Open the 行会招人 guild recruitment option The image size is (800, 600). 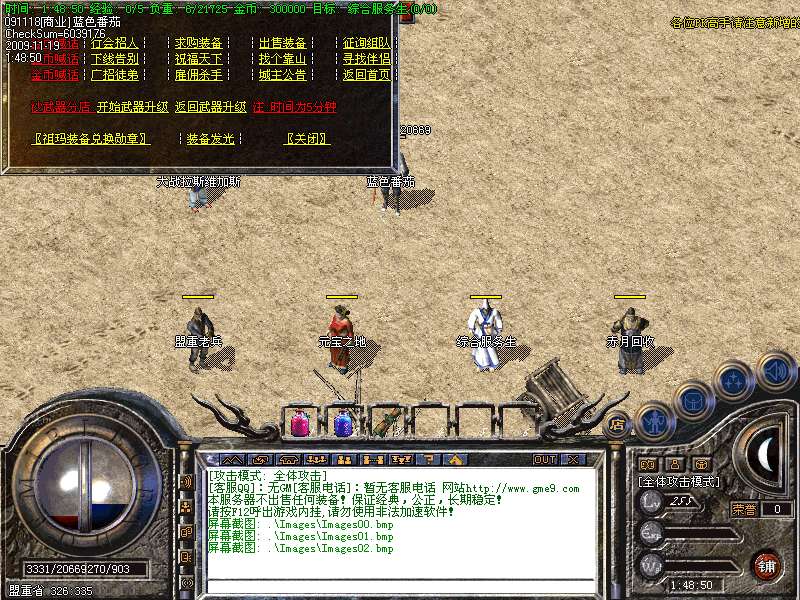pos(115,44)
